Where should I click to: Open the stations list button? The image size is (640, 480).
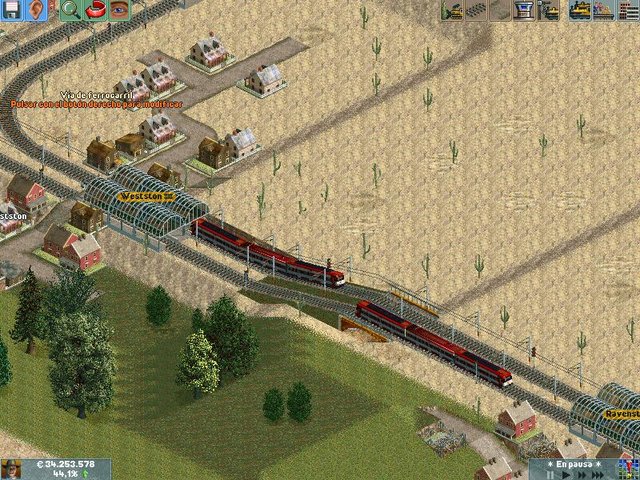(603, 10)
